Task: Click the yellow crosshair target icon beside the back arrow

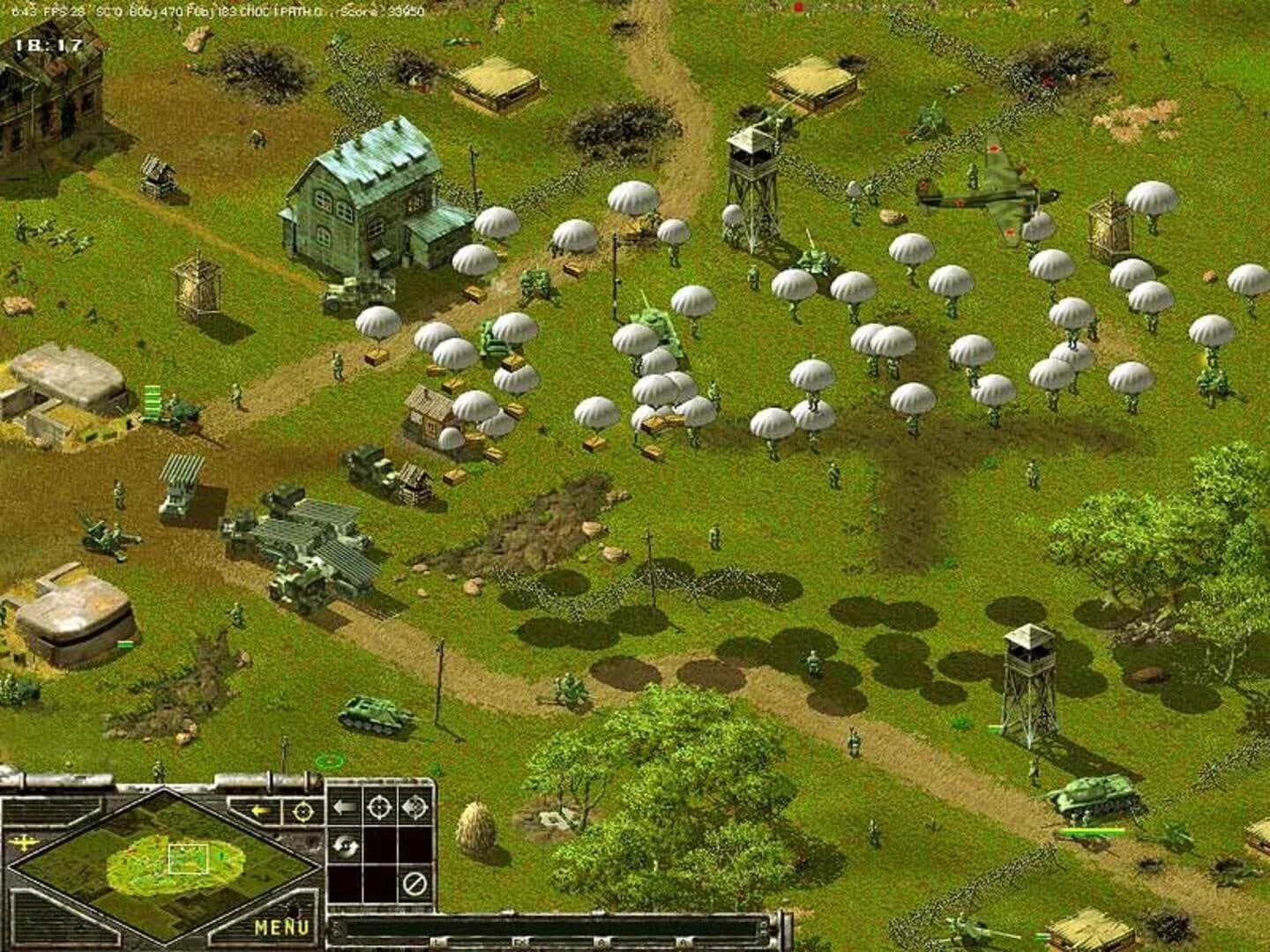Action: pos(303,811)
